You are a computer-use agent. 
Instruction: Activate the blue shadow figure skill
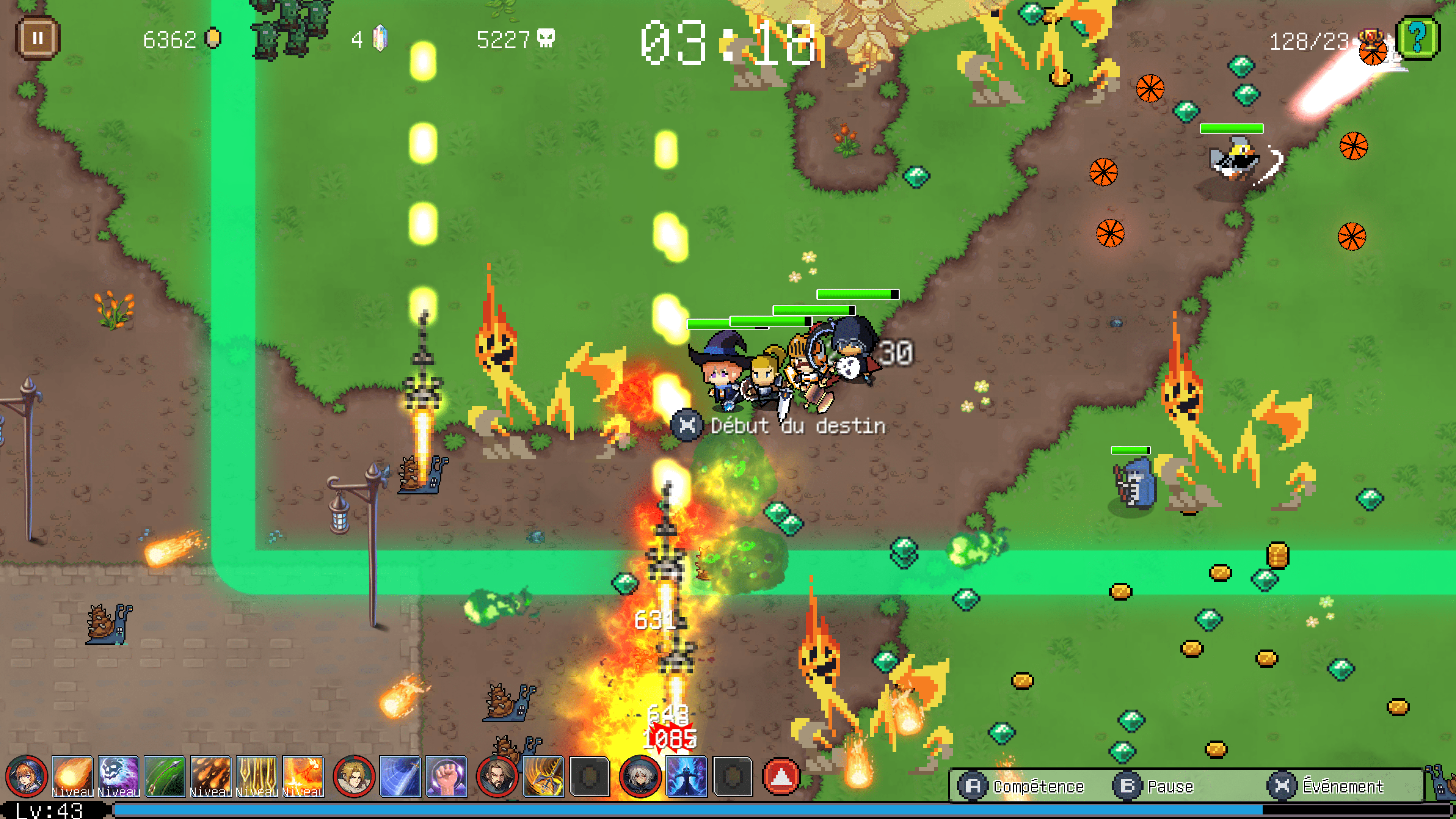coord(687,777)
